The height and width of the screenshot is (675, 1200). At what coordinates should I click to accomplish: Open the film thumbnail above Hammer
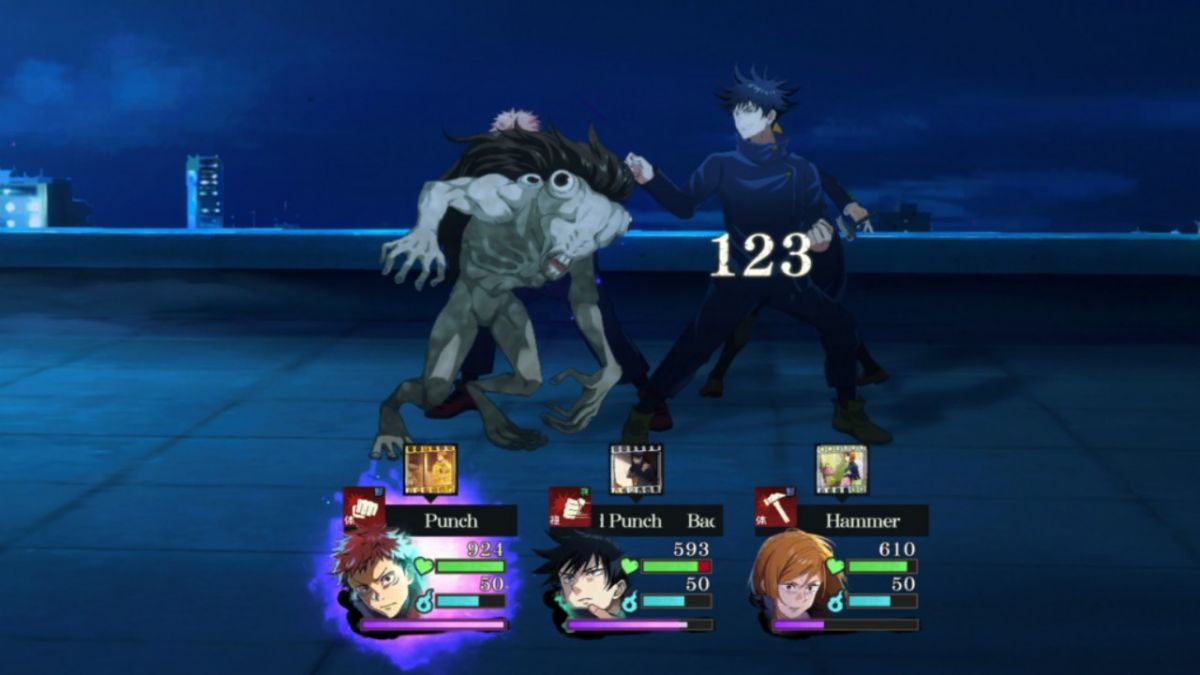click(842, 469)
